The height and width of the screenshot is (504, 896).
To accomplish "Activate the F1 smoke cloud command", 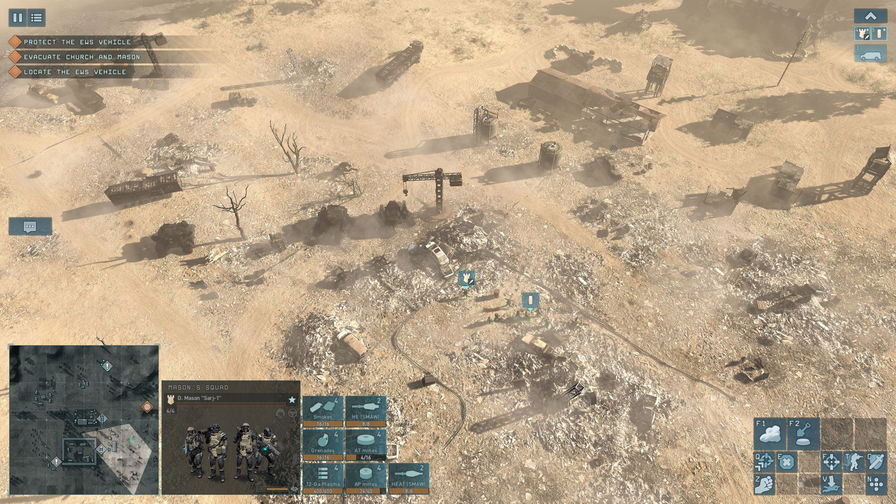I will 770,434.
